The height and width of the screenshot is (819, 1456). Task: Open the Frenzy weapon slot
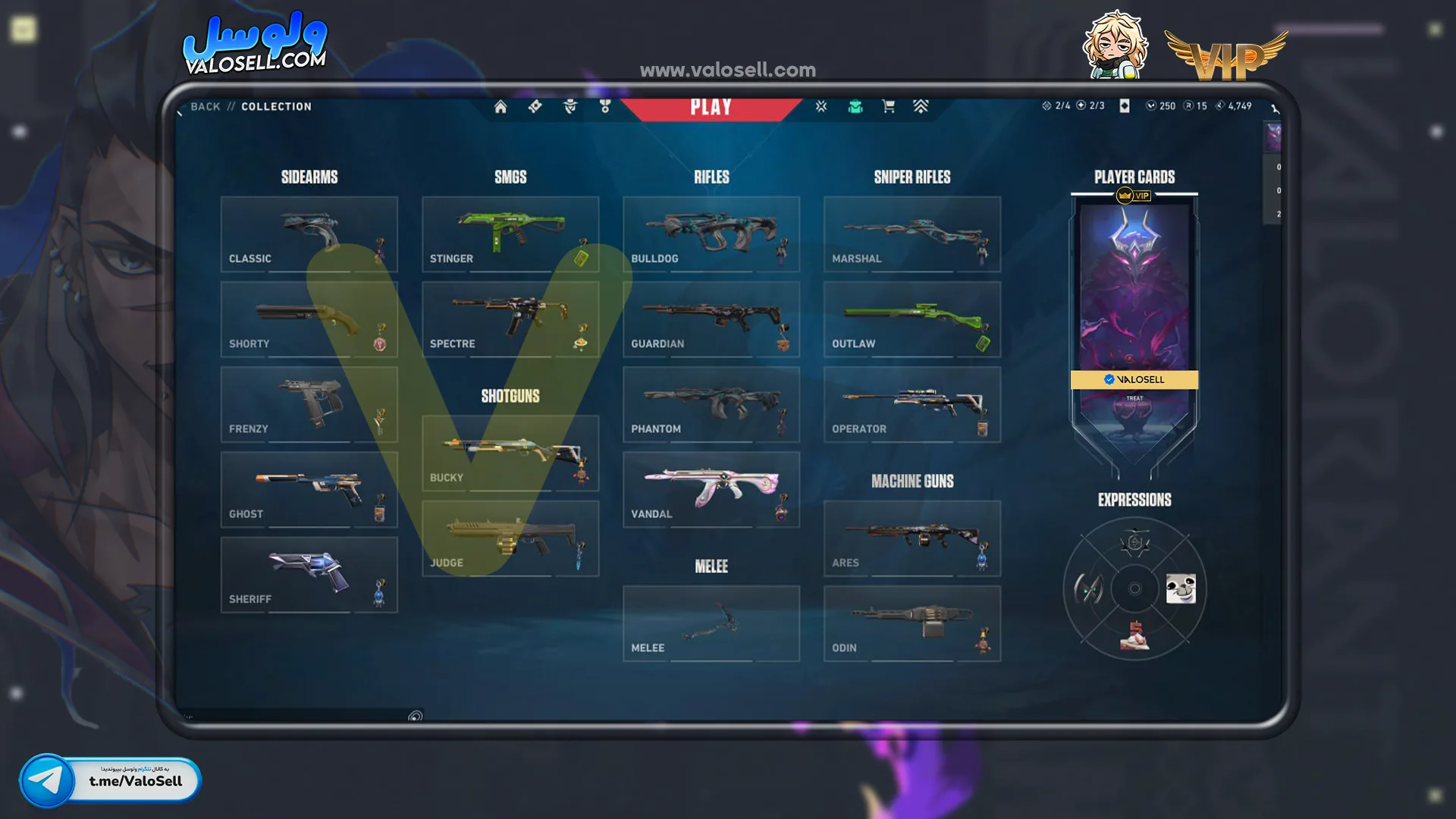309,404
